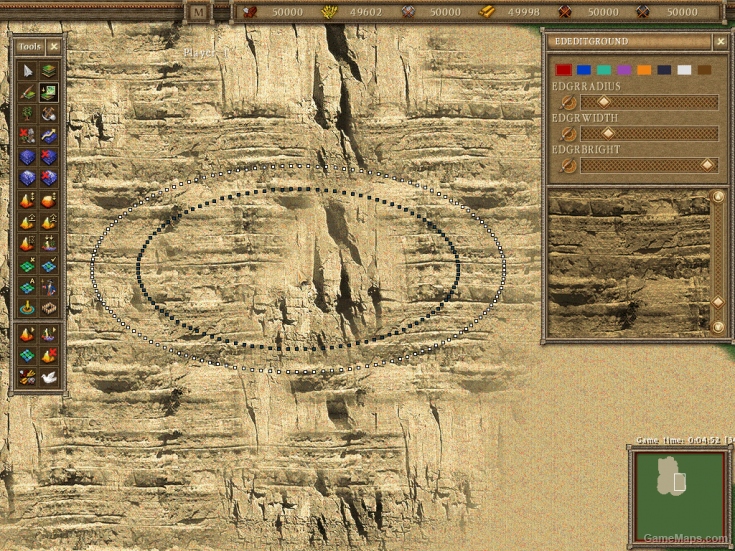This screenshot has height=551, width=735.
Task: Click the ground texture preview
Action: tap(628, 262)
